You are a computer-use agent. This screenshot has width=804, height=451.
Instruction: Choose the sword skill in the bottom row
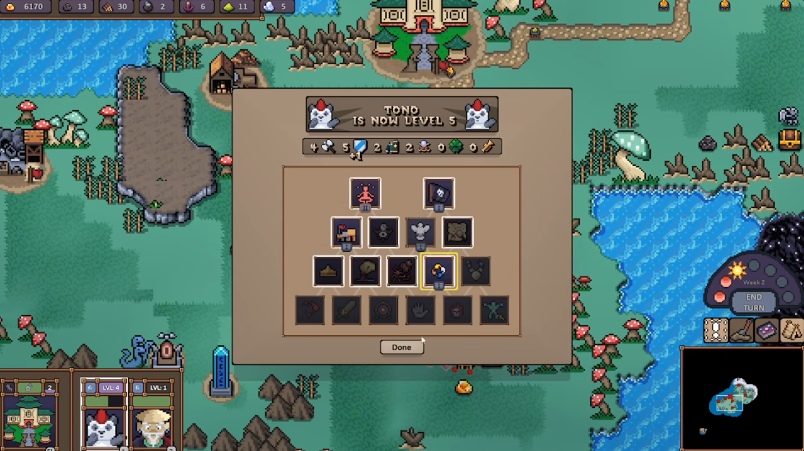pyautogui.click(x=346, y=309)
